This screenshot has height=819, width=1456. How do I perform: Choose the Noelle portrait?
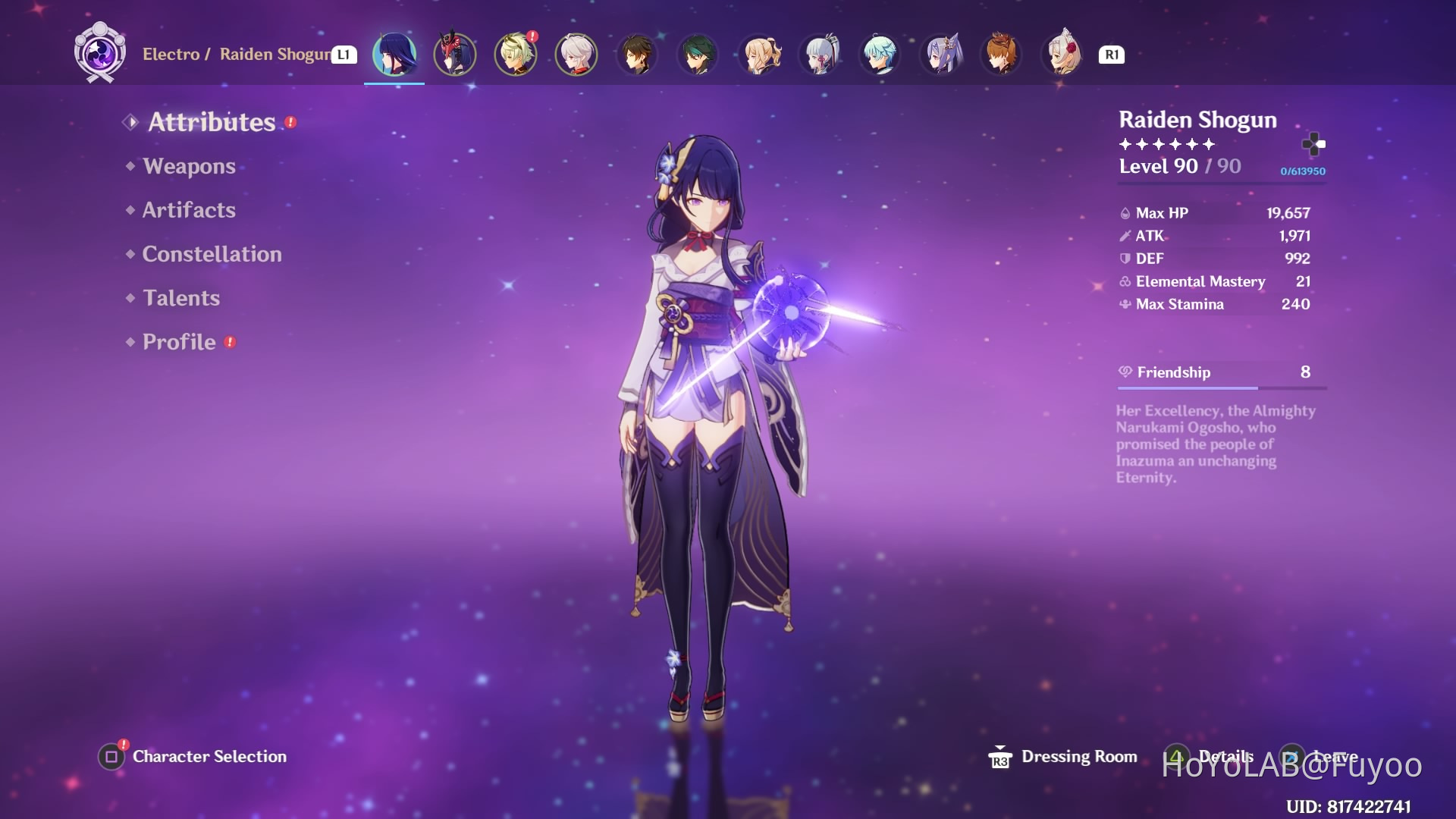pos(1062,55)
